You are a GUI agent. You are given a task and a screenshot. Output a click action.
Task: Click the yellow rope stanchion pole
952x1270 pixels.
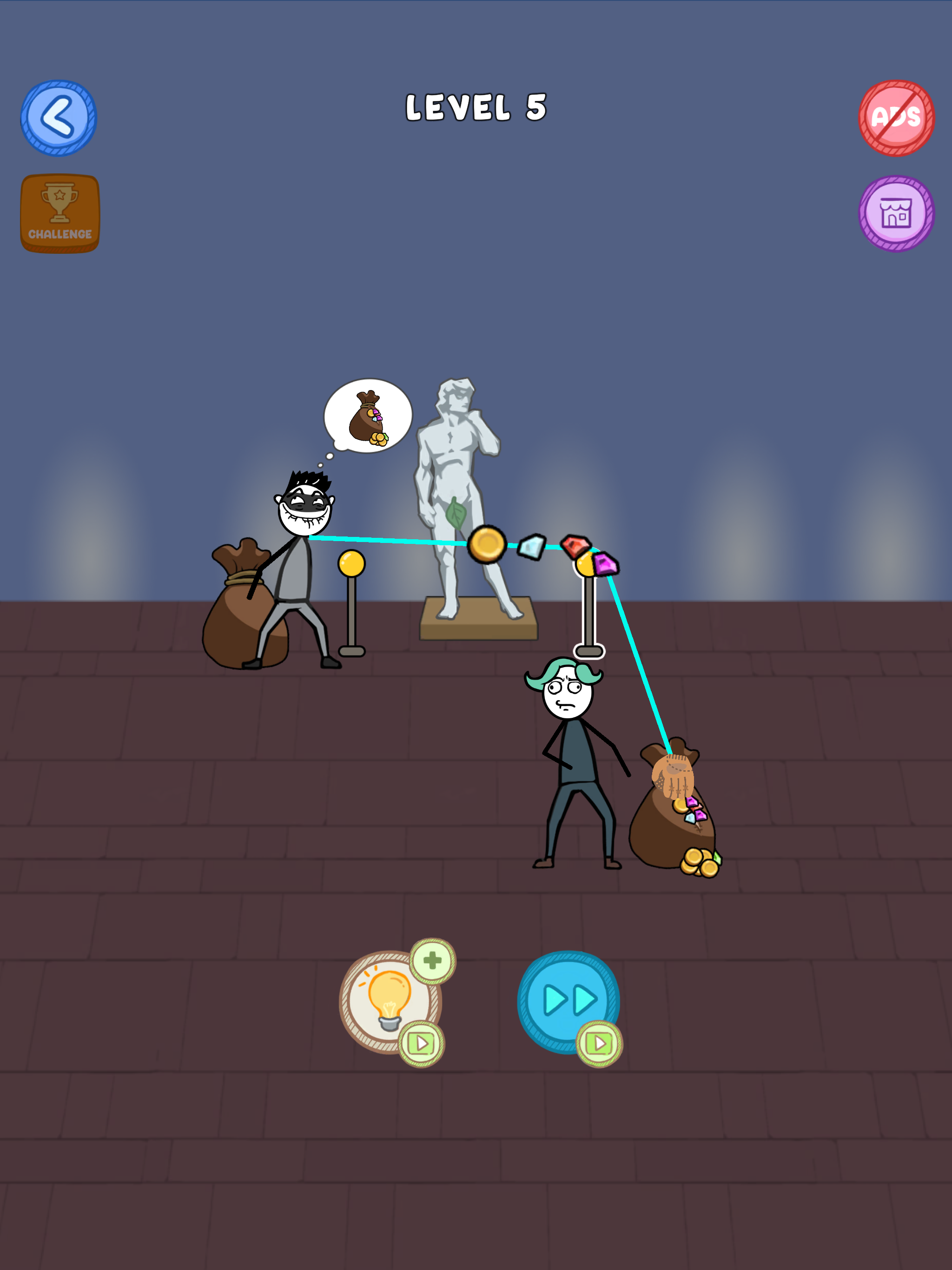[351, 586]
